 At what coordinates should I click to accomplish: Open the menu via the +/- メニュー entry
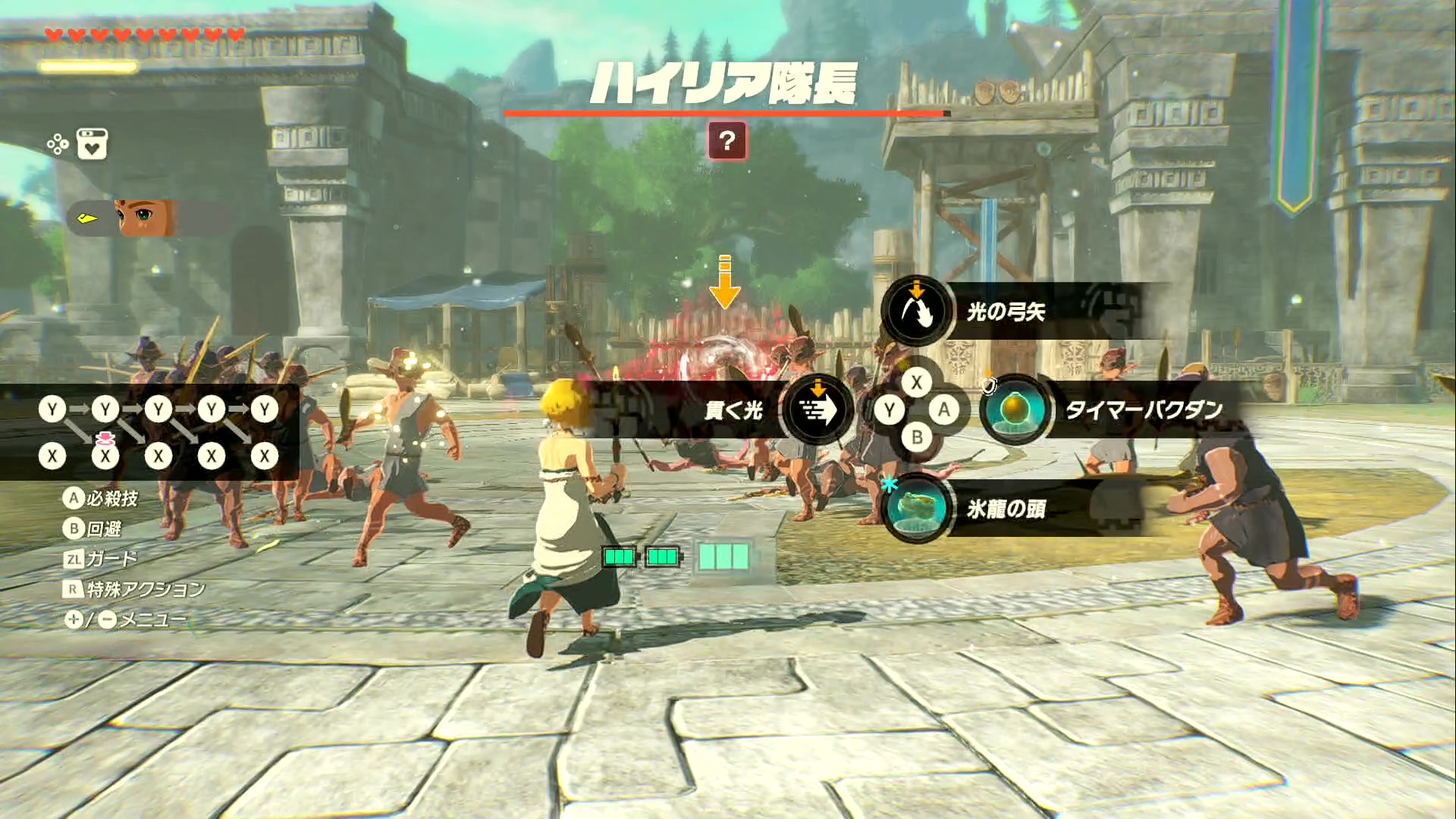(x=76, y=618)
